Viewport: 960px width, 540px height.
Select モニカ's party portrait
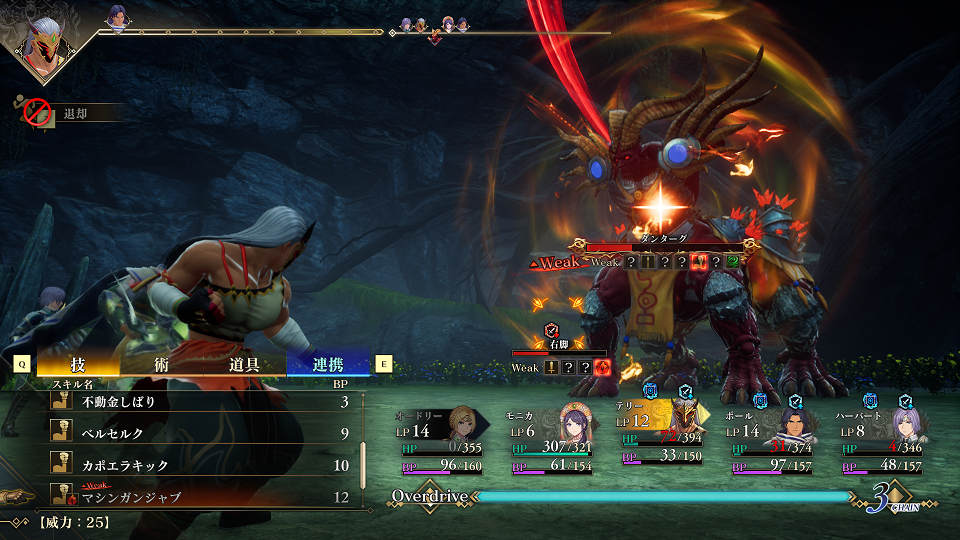pyautogui.click(x=576, y=421)
